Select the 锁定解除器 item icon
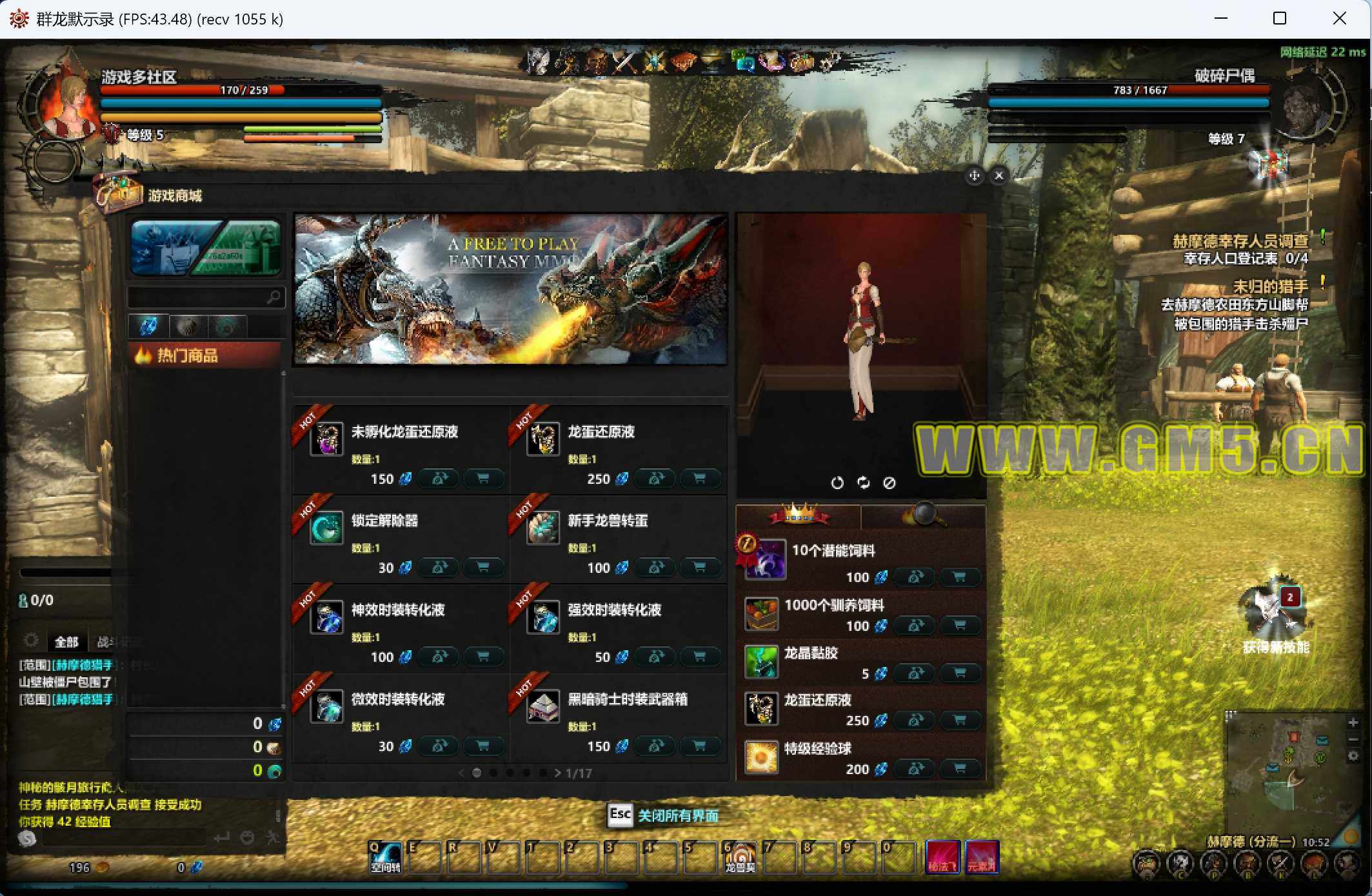1372x896 pixels. 326,528
